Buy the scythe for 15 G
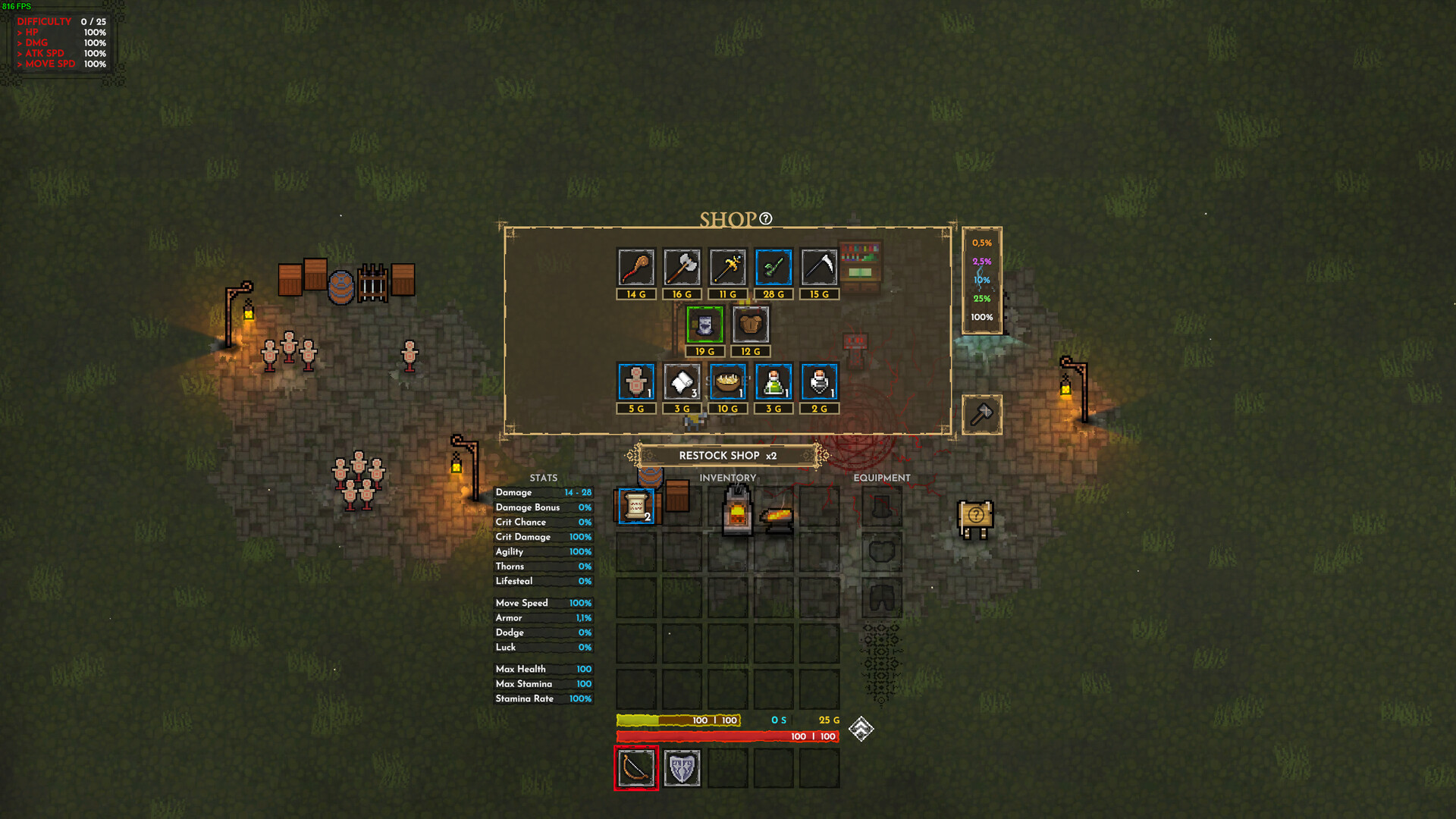The width and height of the screenshot is (1456, 819). tap(818, 267)
